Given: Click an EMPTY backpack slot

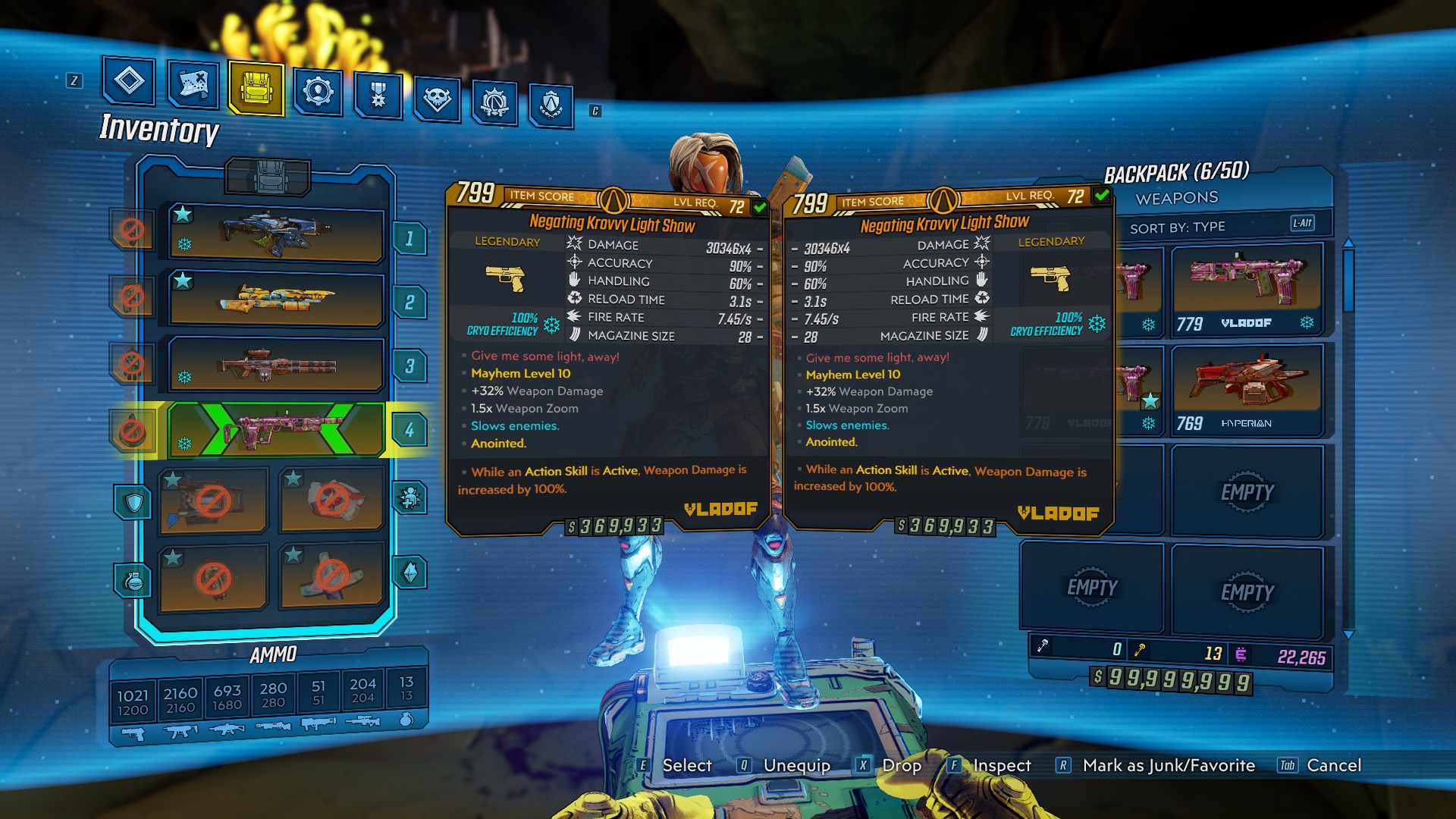Looking at the screenshot, I should [x=1250, y=491].
